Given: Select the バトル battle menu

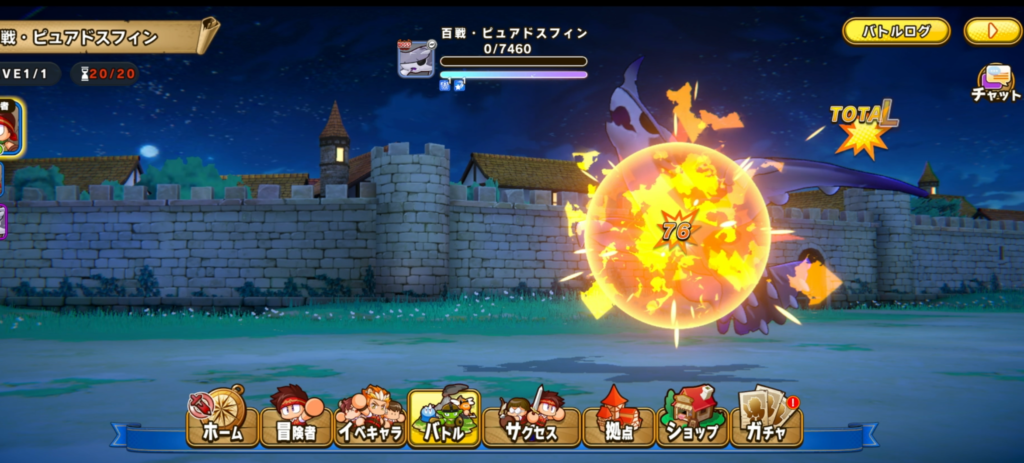Looking at the screenshot, I should pyautogui.click(x=444, y=416).
